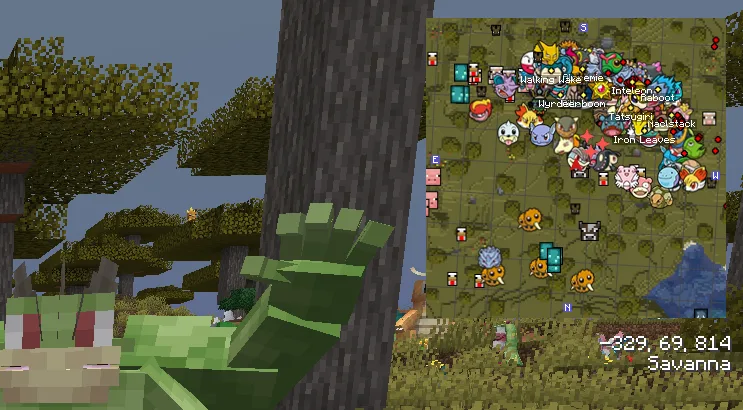Select the S compass marker on minimap
Image resolution: width=743 pixels, height=410 pixels.
(x=583, y=27)
